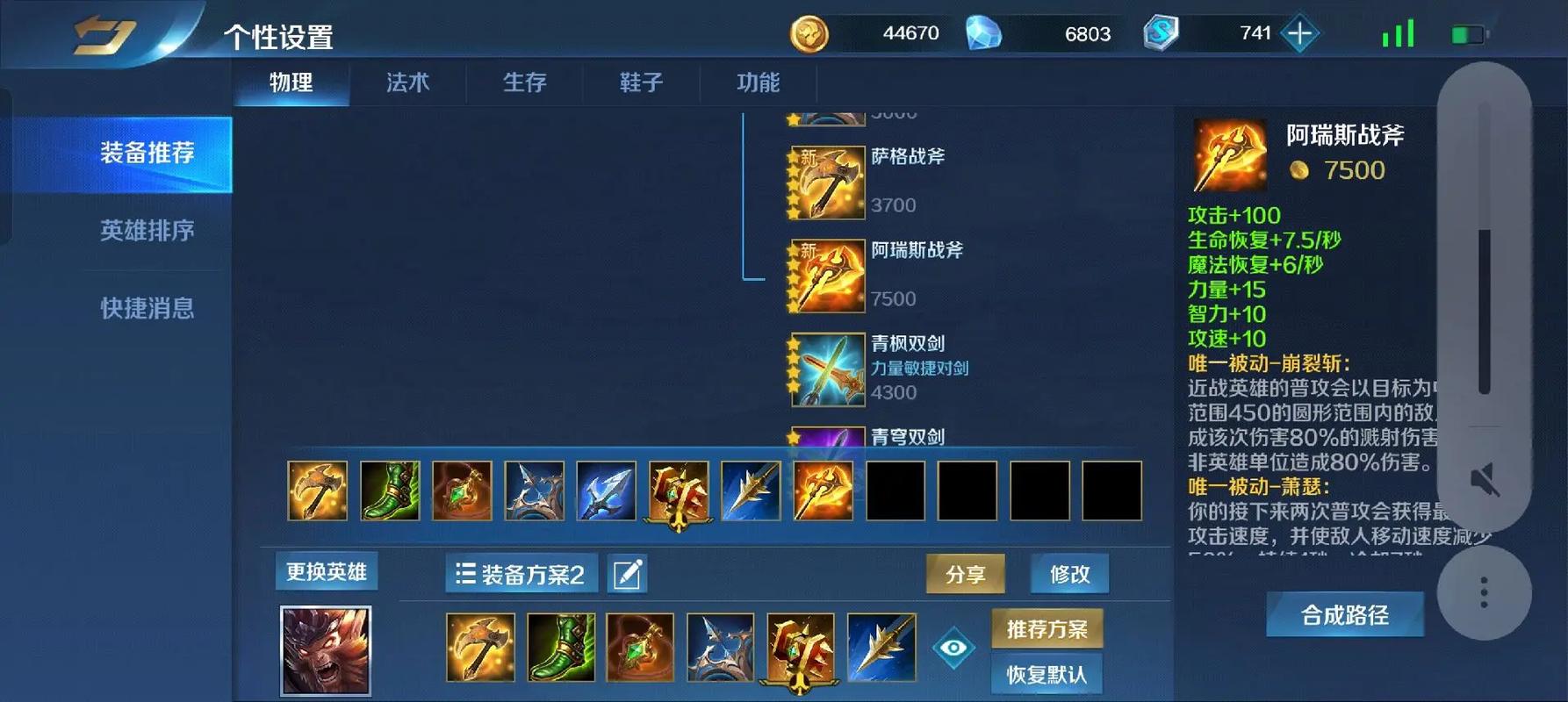Click the 合成路径 button
The image size is (1568, 702).
pos(1345,615)
